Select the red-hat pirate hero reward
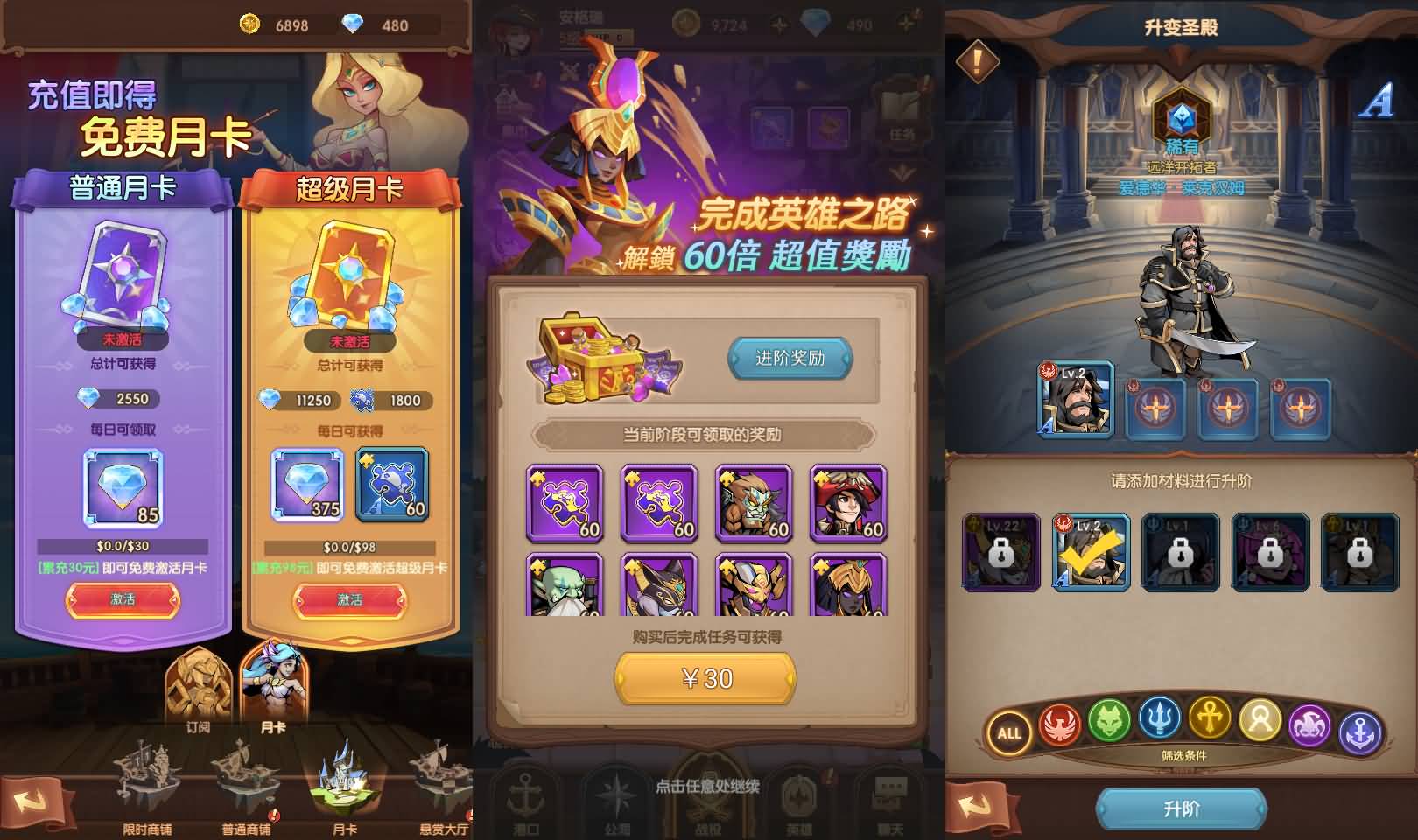The image size is (1418, 840). [x=848, y=503]
